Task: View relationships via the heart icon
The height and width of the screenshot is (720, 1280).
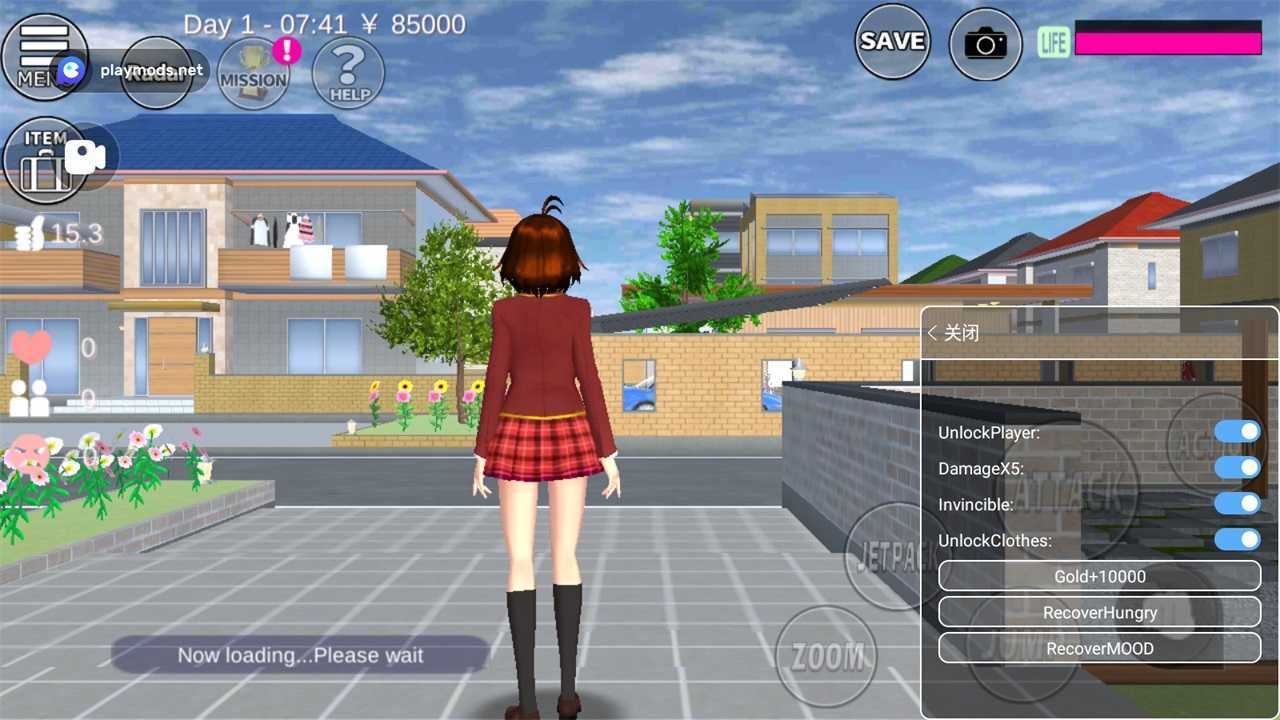Action: [31, 347]
